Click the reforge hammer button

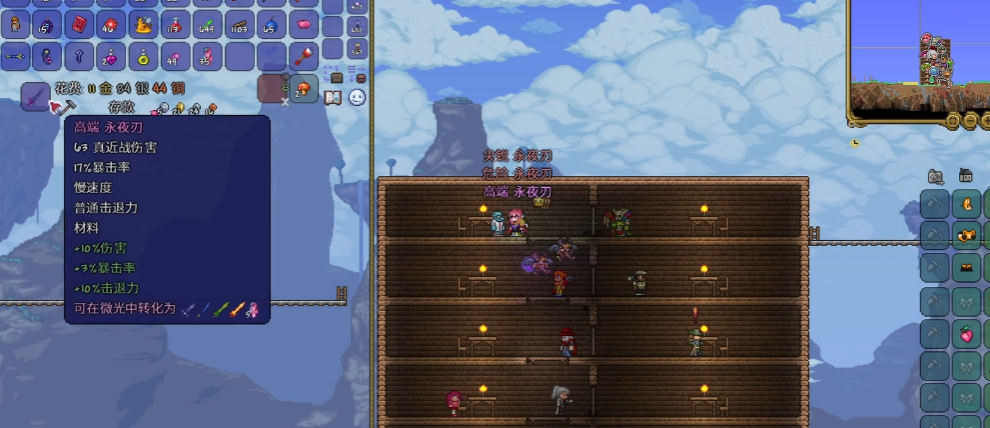[69, 104]
